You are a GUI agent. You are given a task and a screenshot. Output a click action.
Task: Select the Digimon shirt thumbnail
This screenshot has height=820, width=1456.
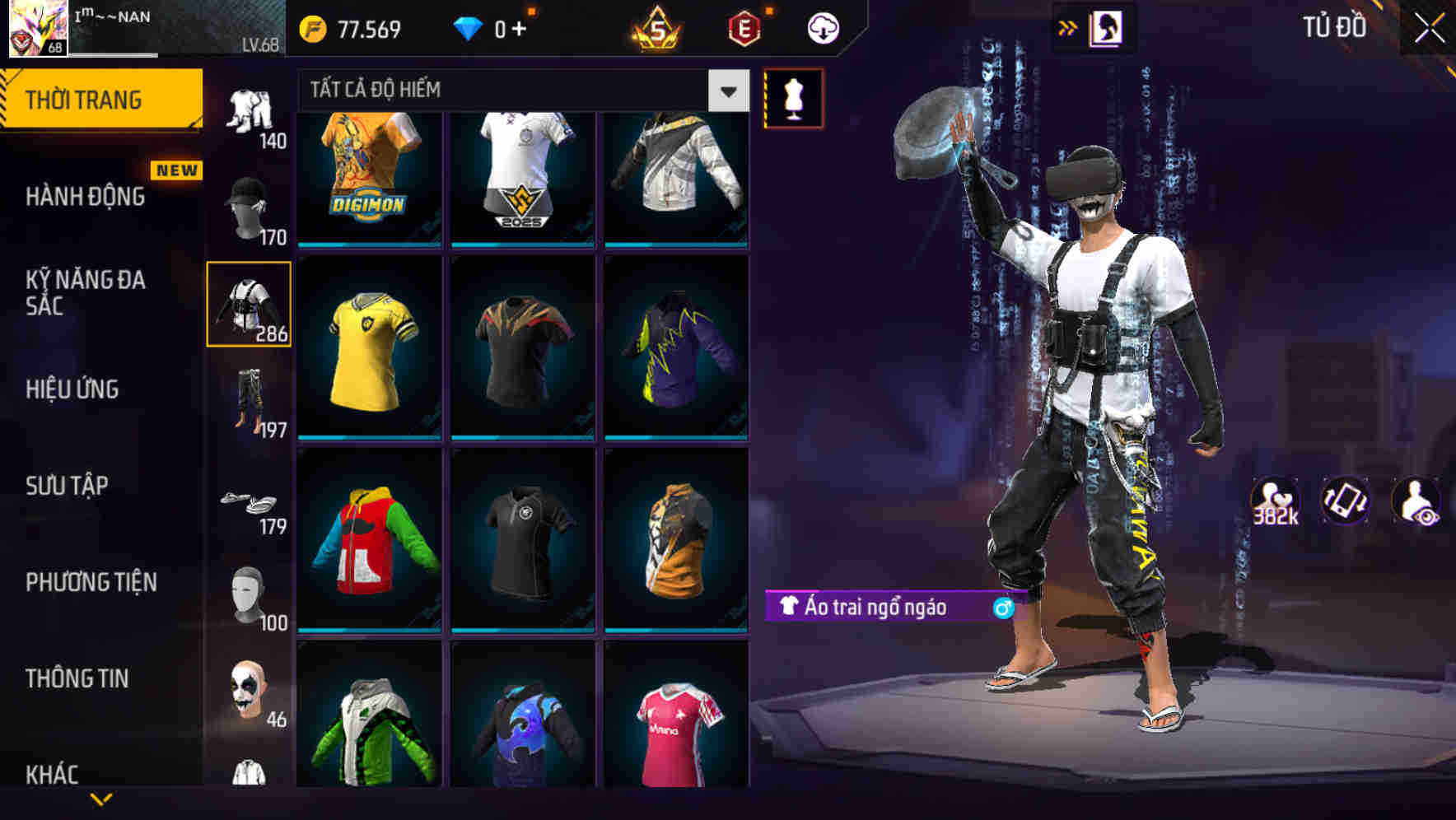(x=370, y=175)
